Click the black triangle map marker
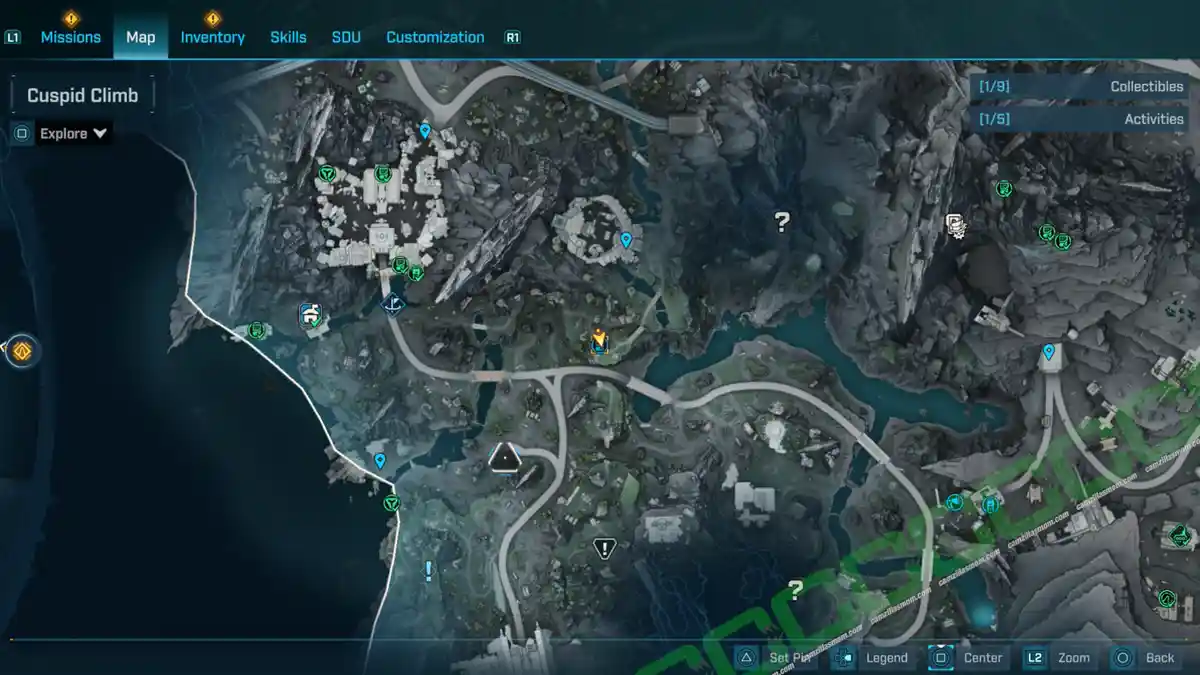The width and height of the screenshot is (1200, 675). point(506,459)
